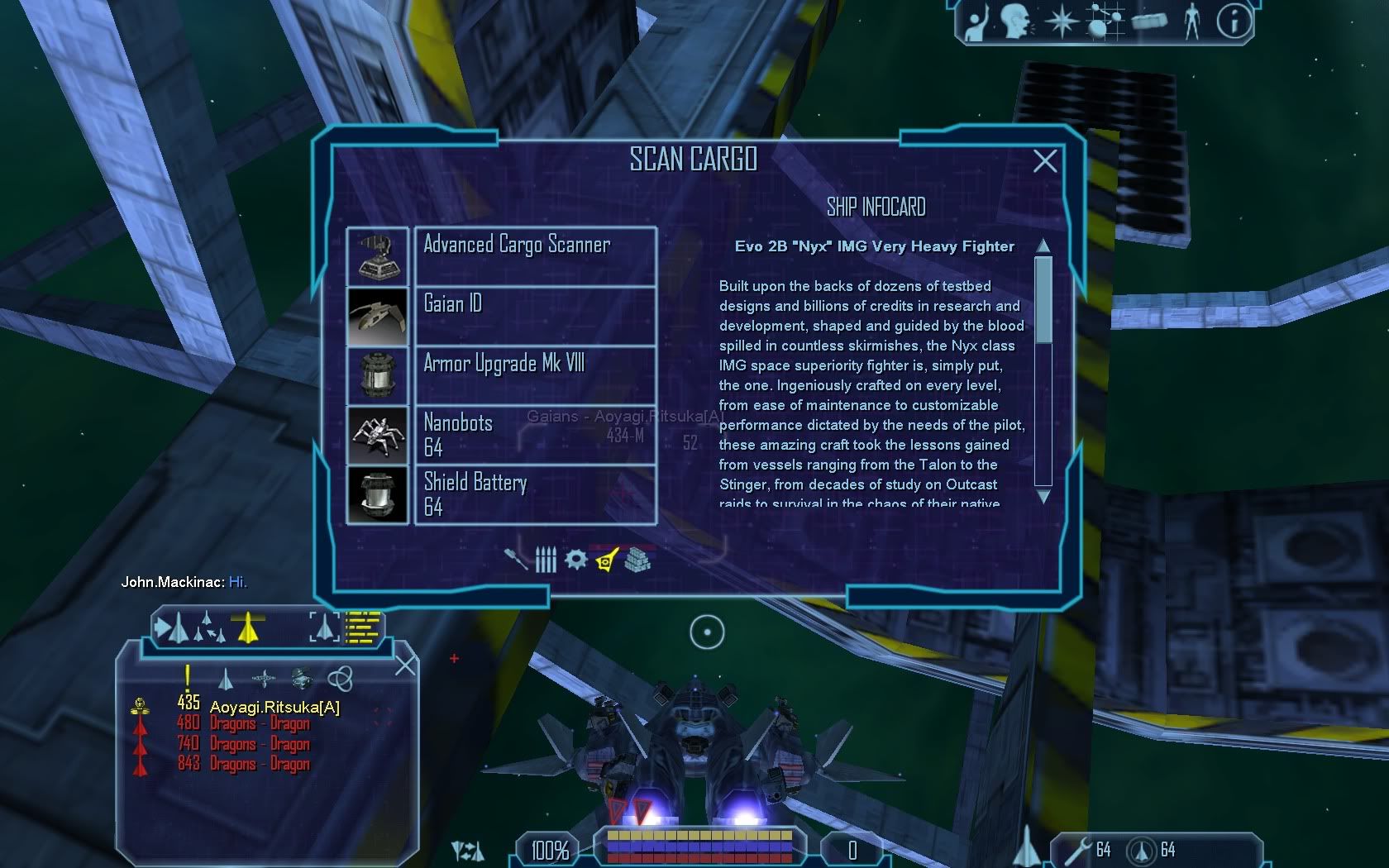Target Aoyagi.Ritsuka[A] in contact list
Screen dimensions: 1389x868
274,707
